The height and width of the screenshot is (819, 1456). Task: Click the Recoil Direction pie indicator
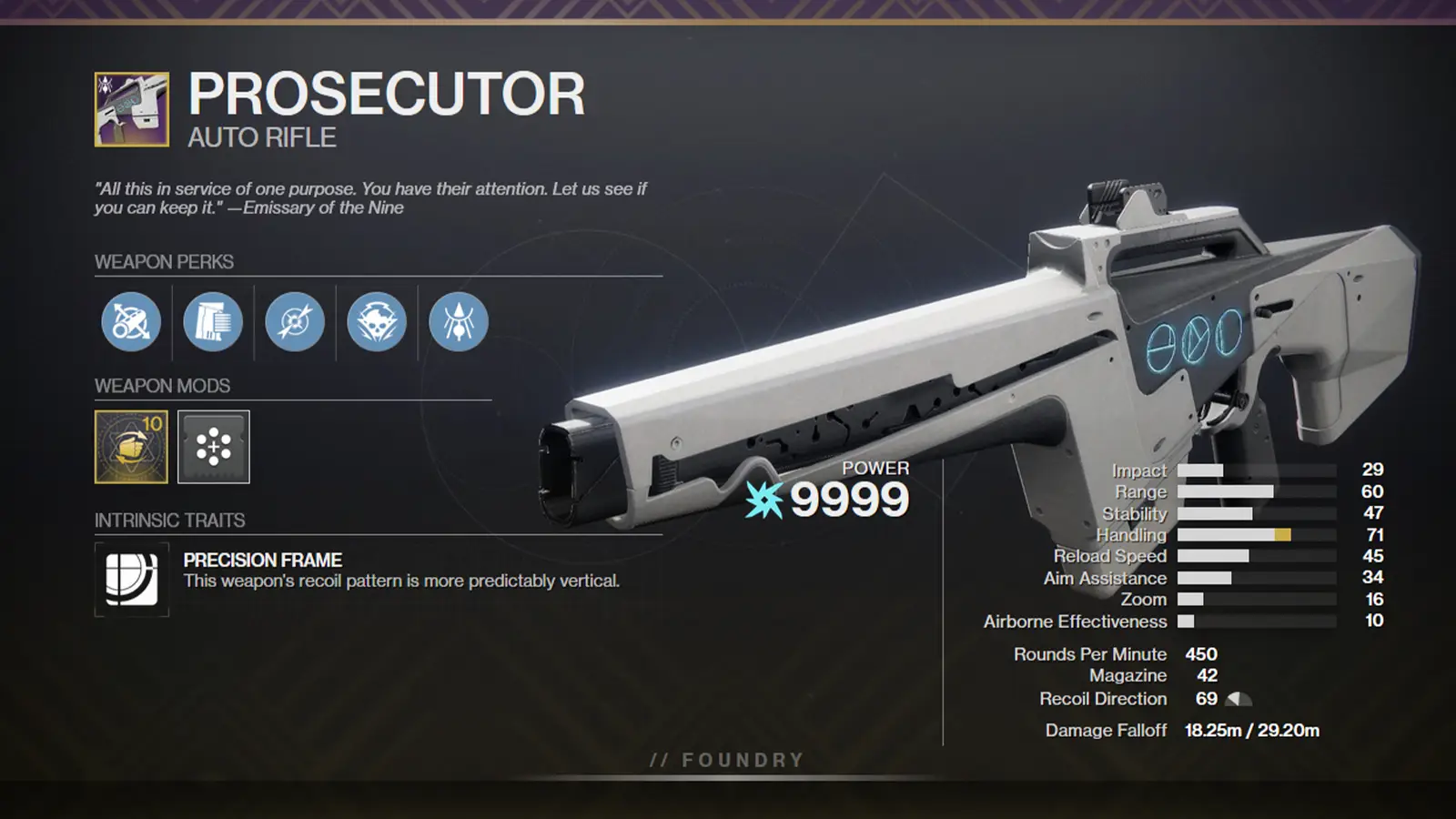point(1239,699)
